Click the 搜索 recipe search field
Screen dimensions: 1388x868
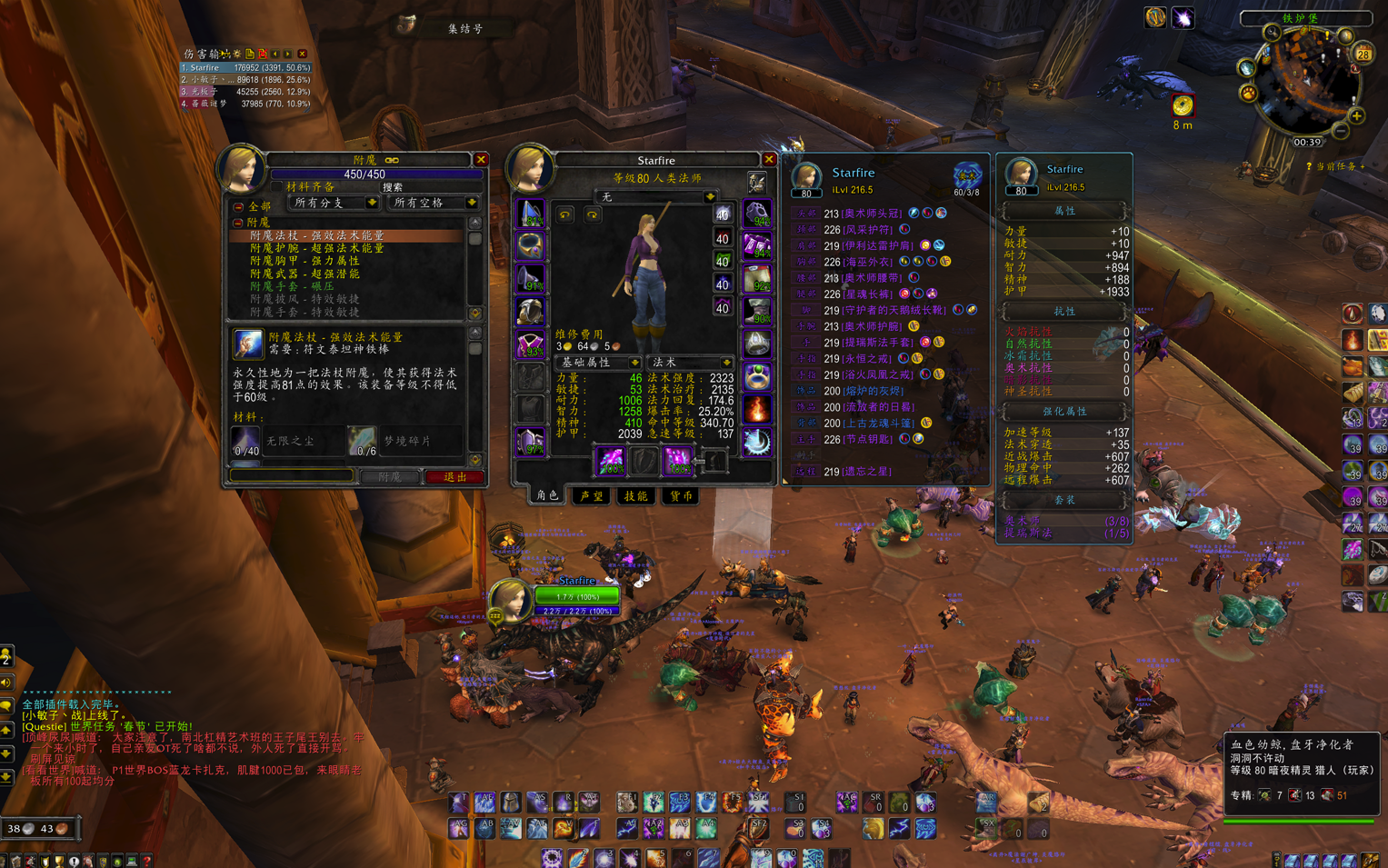click(427, 187)
